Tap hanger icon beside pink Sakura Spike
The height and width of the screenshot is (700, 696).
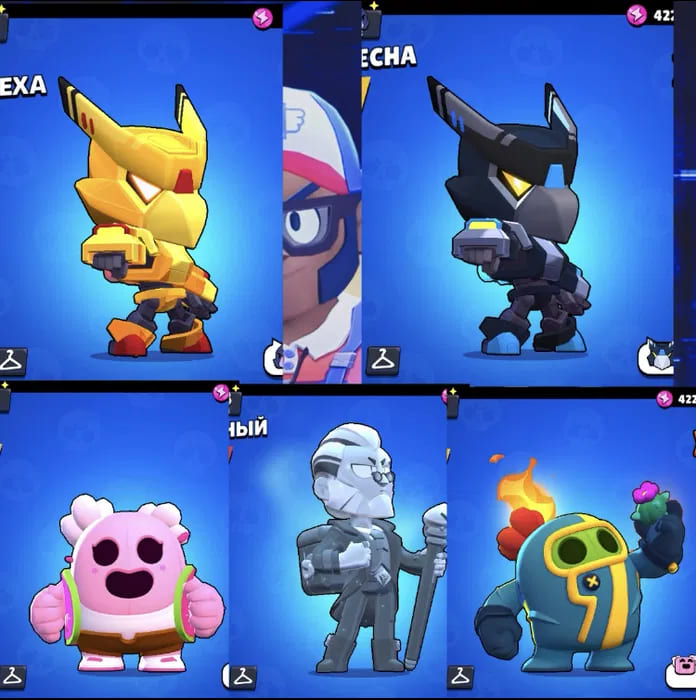[x=12, y=677]
